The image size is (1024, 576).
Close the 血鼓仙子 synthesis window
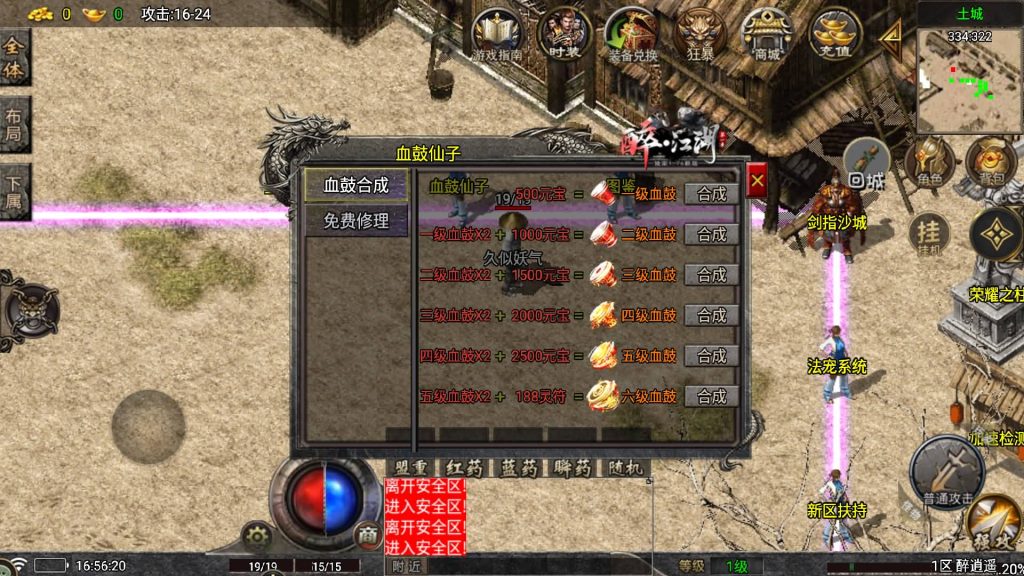(x=757, y=181)
